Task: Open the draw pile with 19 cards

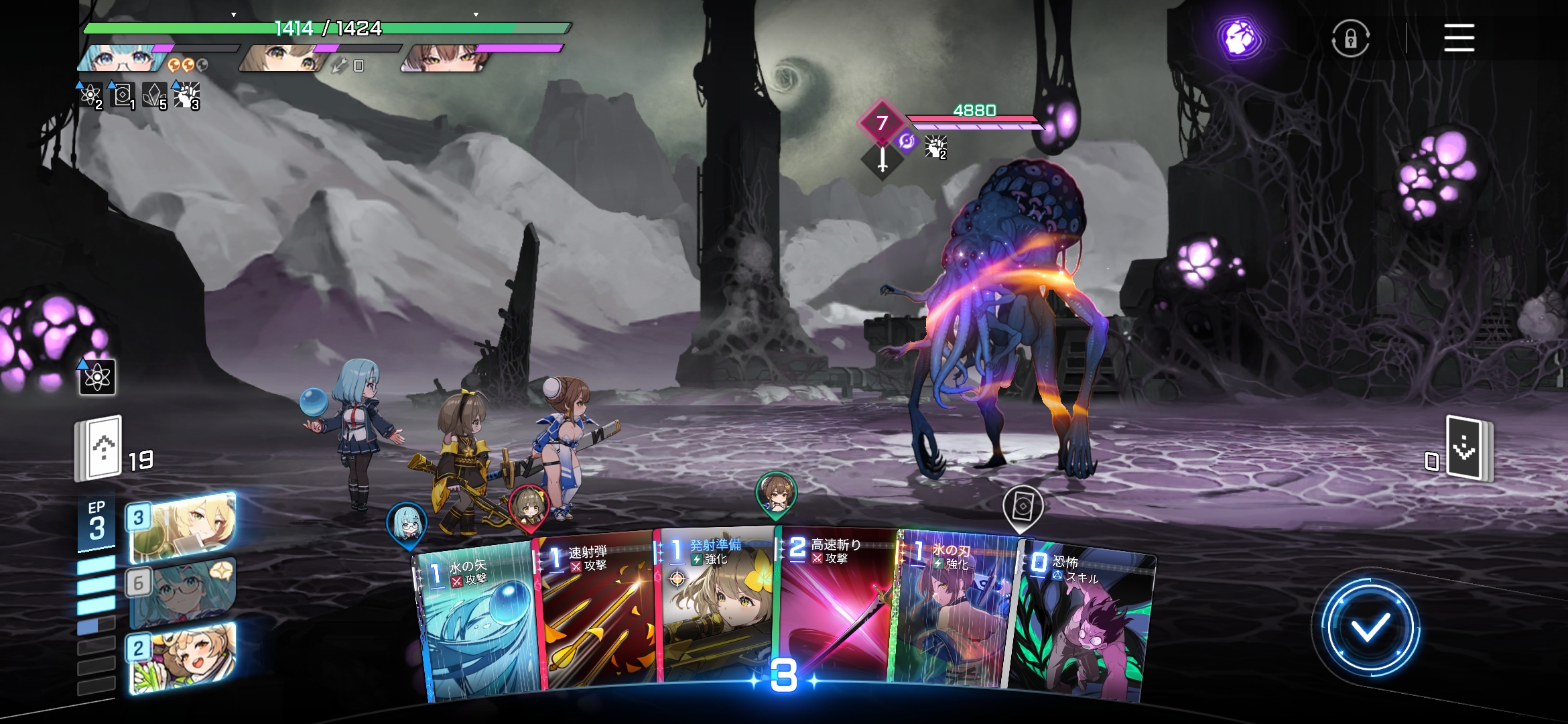Action: click(99, 448)
